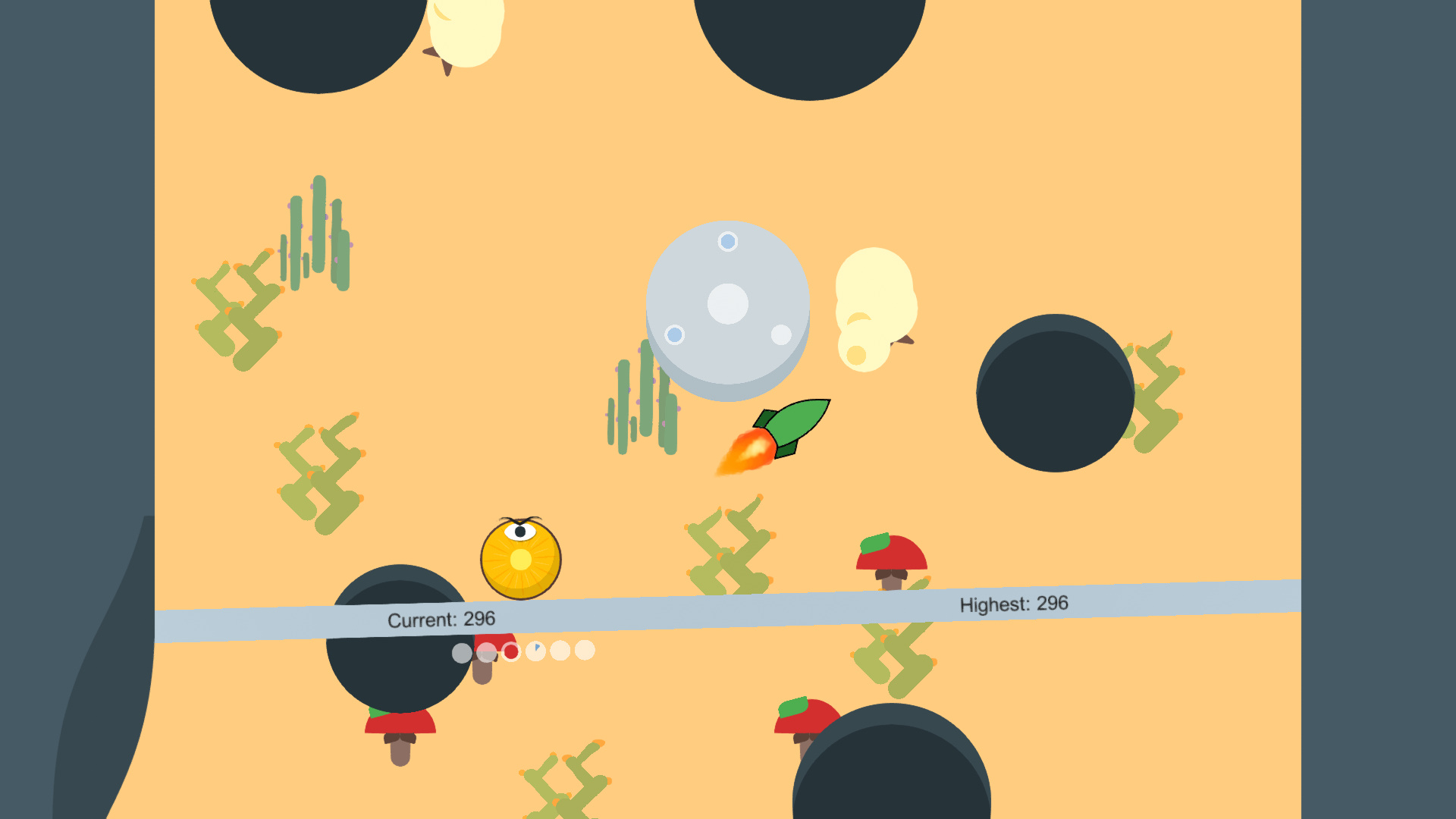Screen dimensions: 1456x819
Task: Click the blue pie timer dot
Action: [x=535, y=651]
